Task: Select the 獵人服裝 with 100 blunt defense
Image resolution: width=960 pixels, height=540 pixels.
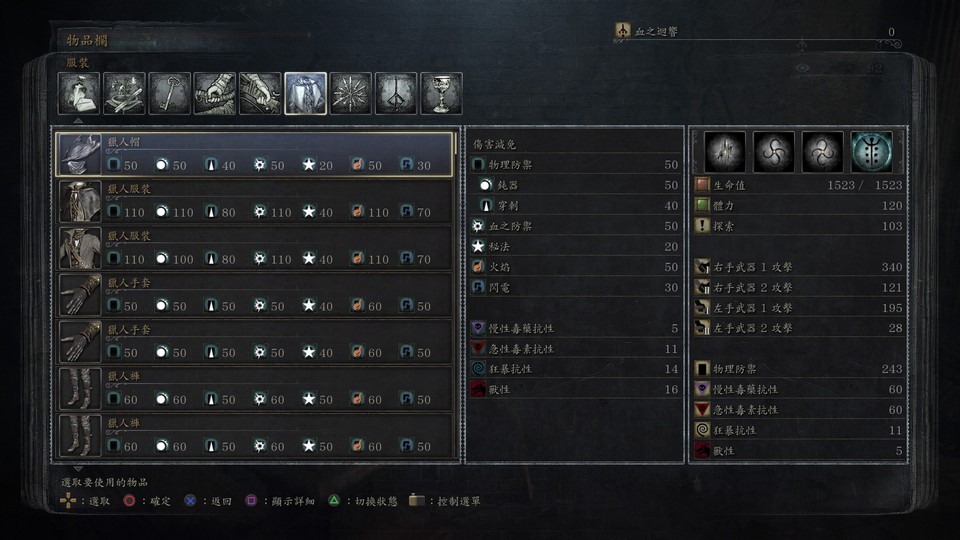Action: [257, 248]
